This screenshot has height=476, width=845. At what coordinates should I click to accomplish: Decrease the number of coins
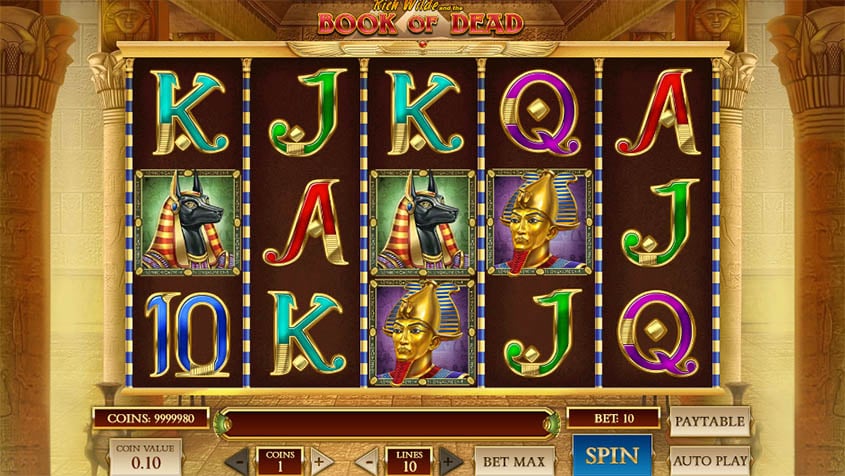(238, 463)
